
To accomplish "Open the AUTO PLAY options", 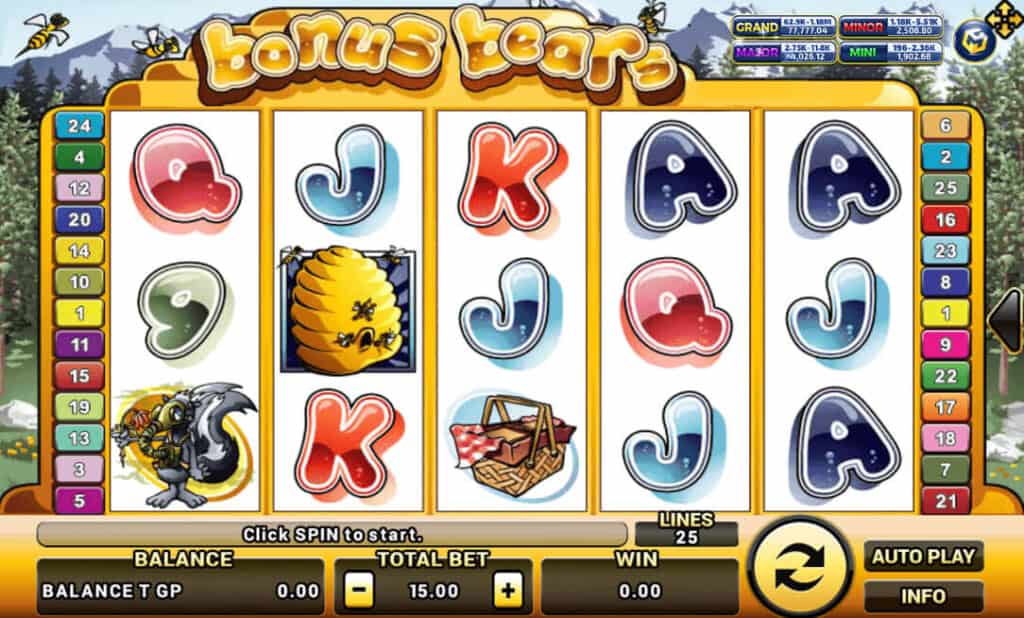I will click(923, 557).
